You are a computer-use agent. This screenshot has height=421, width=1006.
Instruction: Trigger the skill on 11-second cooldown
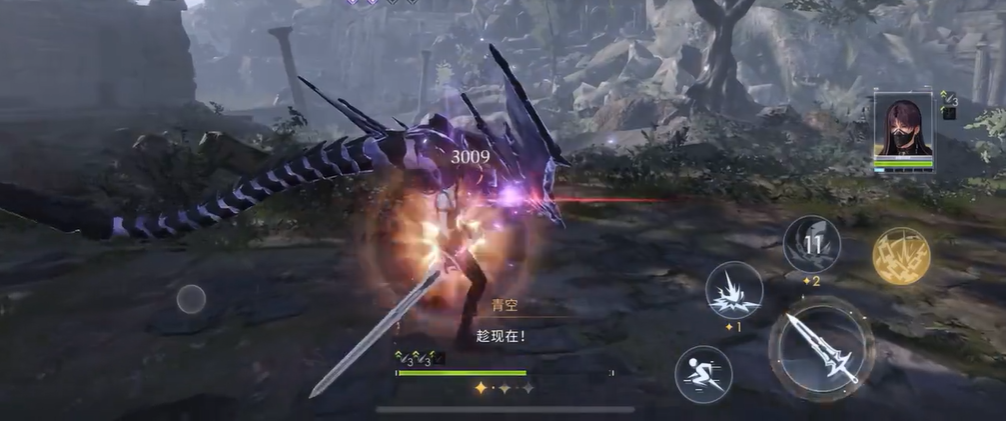pos(811,244)
